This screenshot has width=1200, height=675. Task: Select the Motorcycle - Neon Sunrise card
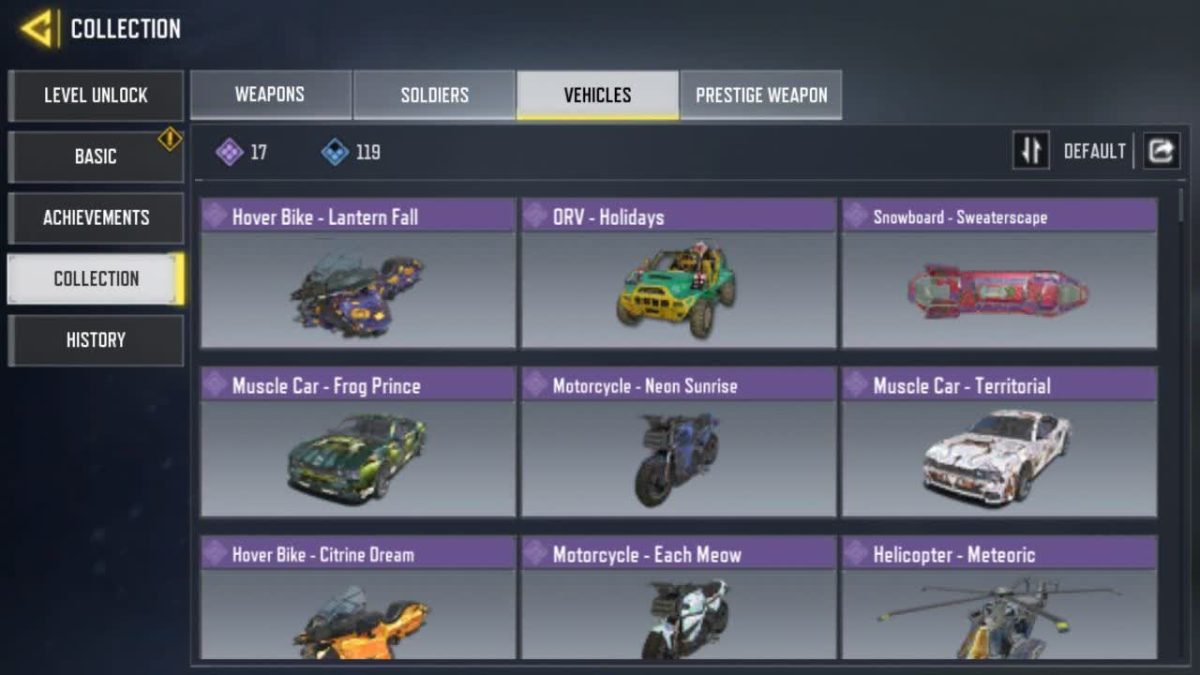click(678, 442)
